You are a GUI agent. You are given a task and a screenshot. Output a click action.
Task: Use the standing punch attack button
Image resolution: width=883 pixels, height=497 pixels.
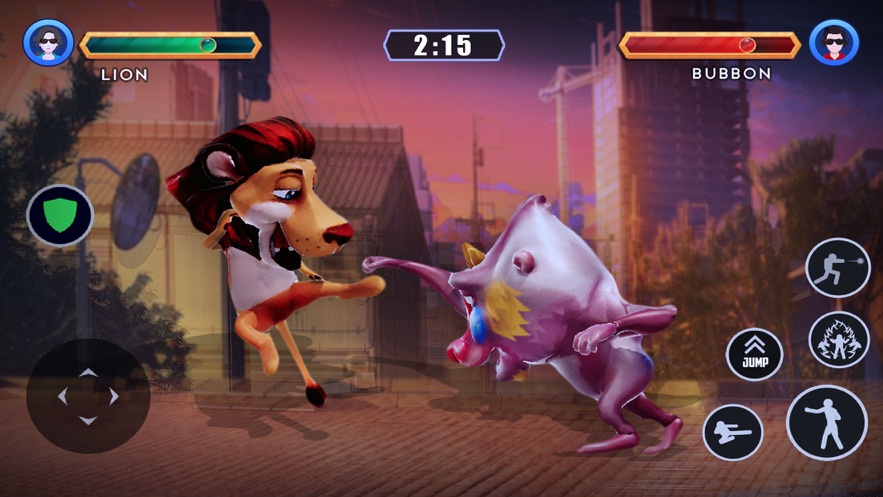point(827,423)
